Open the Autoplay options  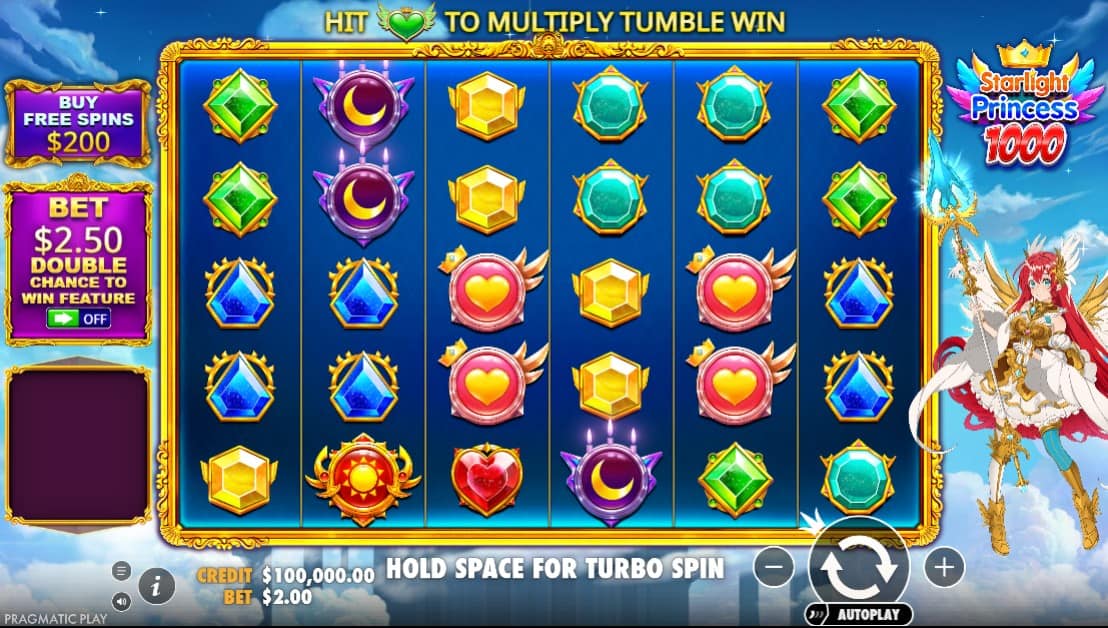(858, 614)
